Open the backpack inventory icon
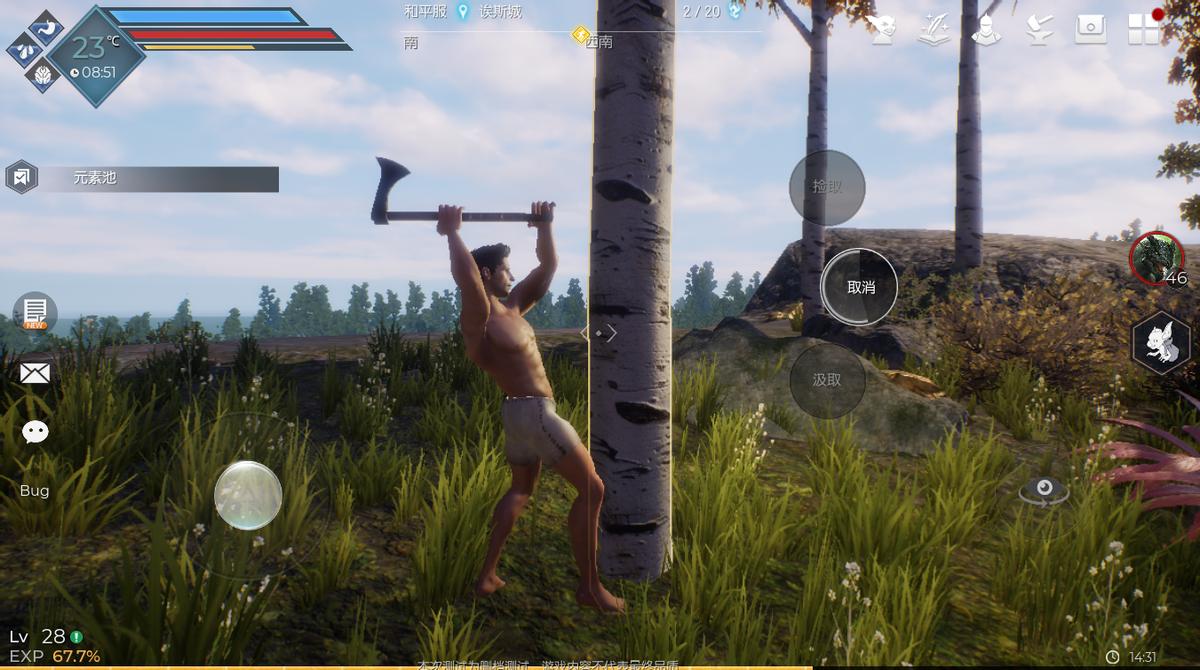This screenshot has width=1200, height=670. [1091, 29]
